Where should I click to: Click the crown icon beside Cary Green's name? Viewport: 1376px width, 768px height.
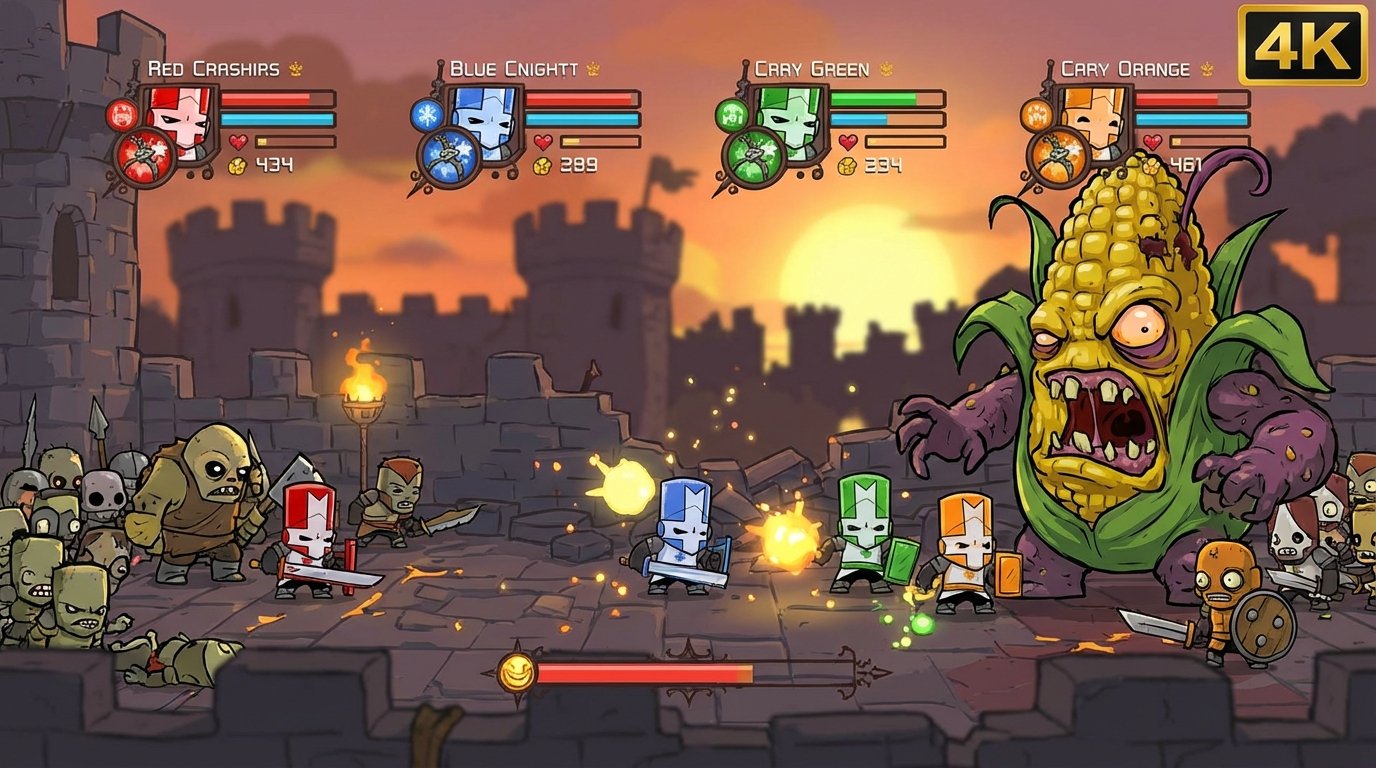[x=885, y=68]
